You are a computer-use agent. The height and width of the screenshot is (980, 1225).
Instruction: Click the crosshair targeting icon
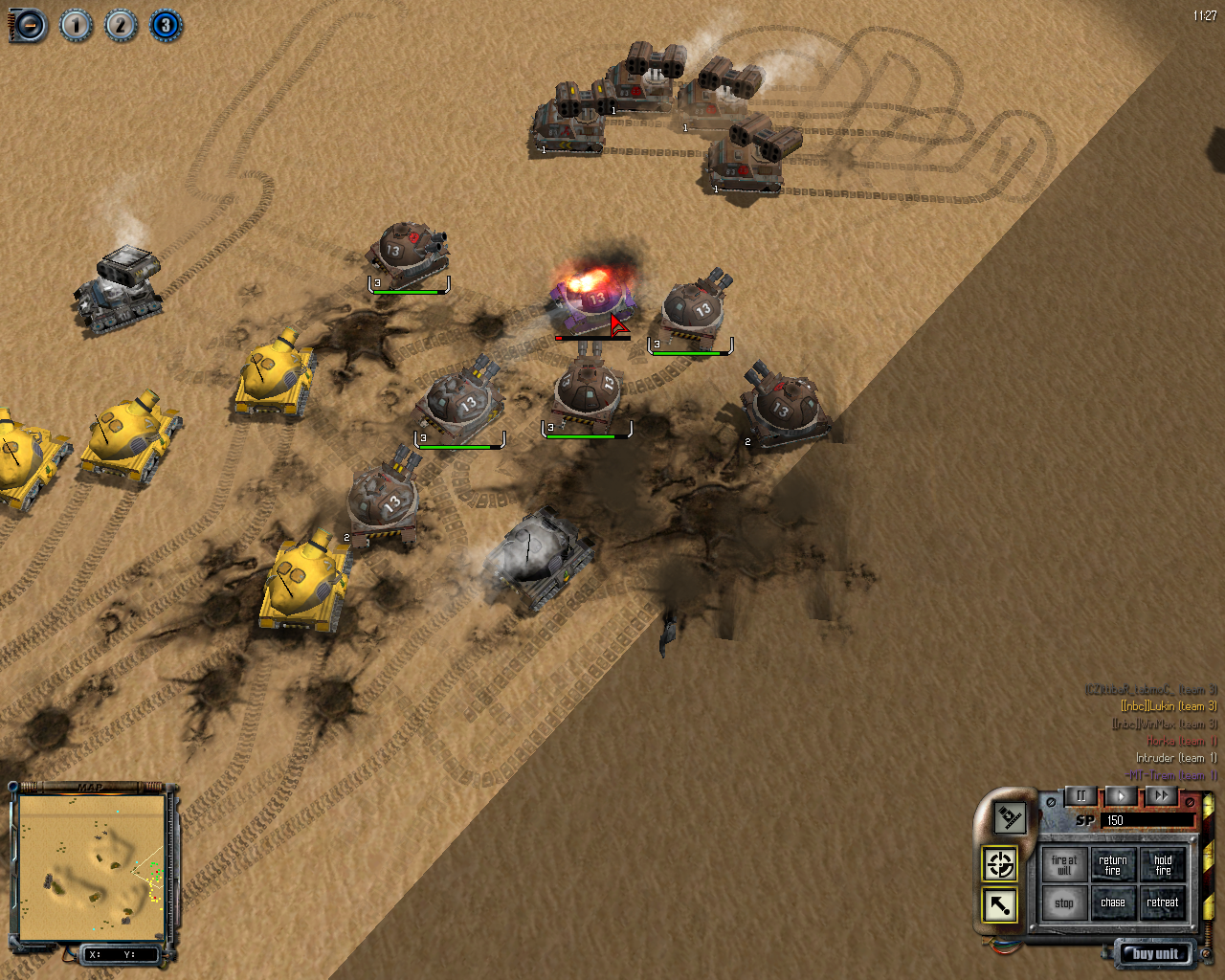[x=1000, y=864]
